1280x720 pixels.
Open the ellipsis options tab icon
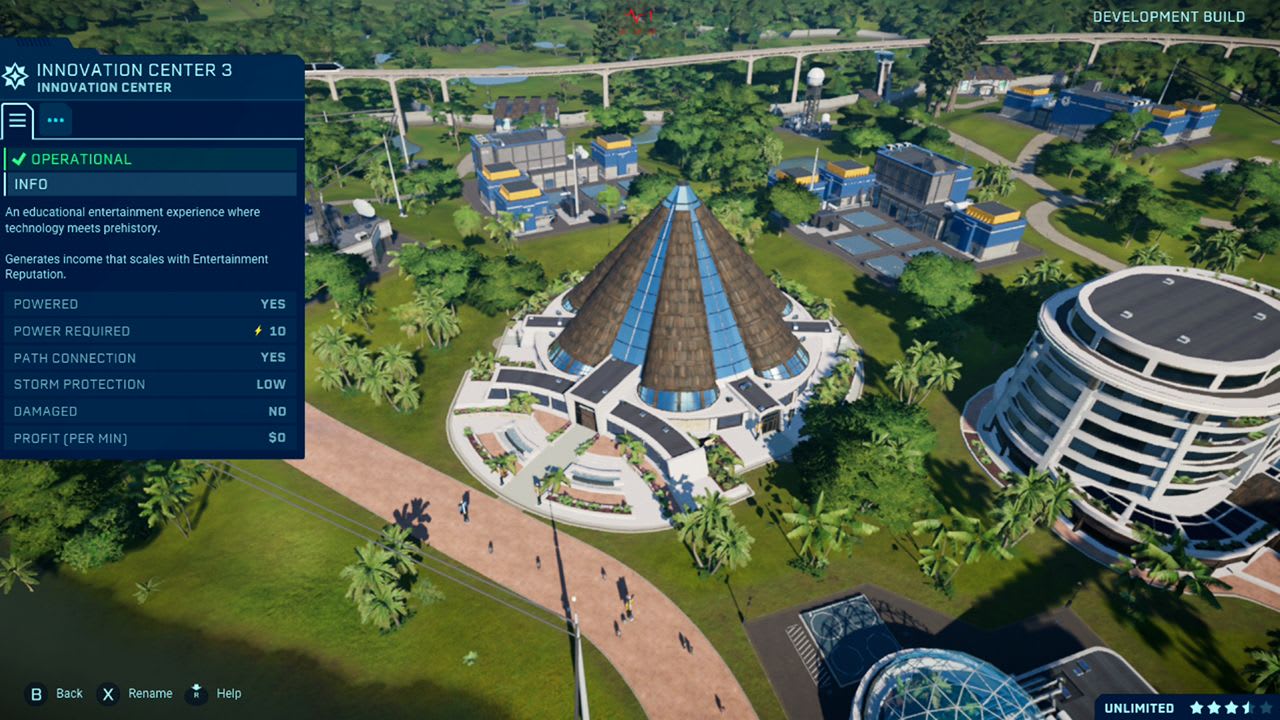(x=55, y=120)
